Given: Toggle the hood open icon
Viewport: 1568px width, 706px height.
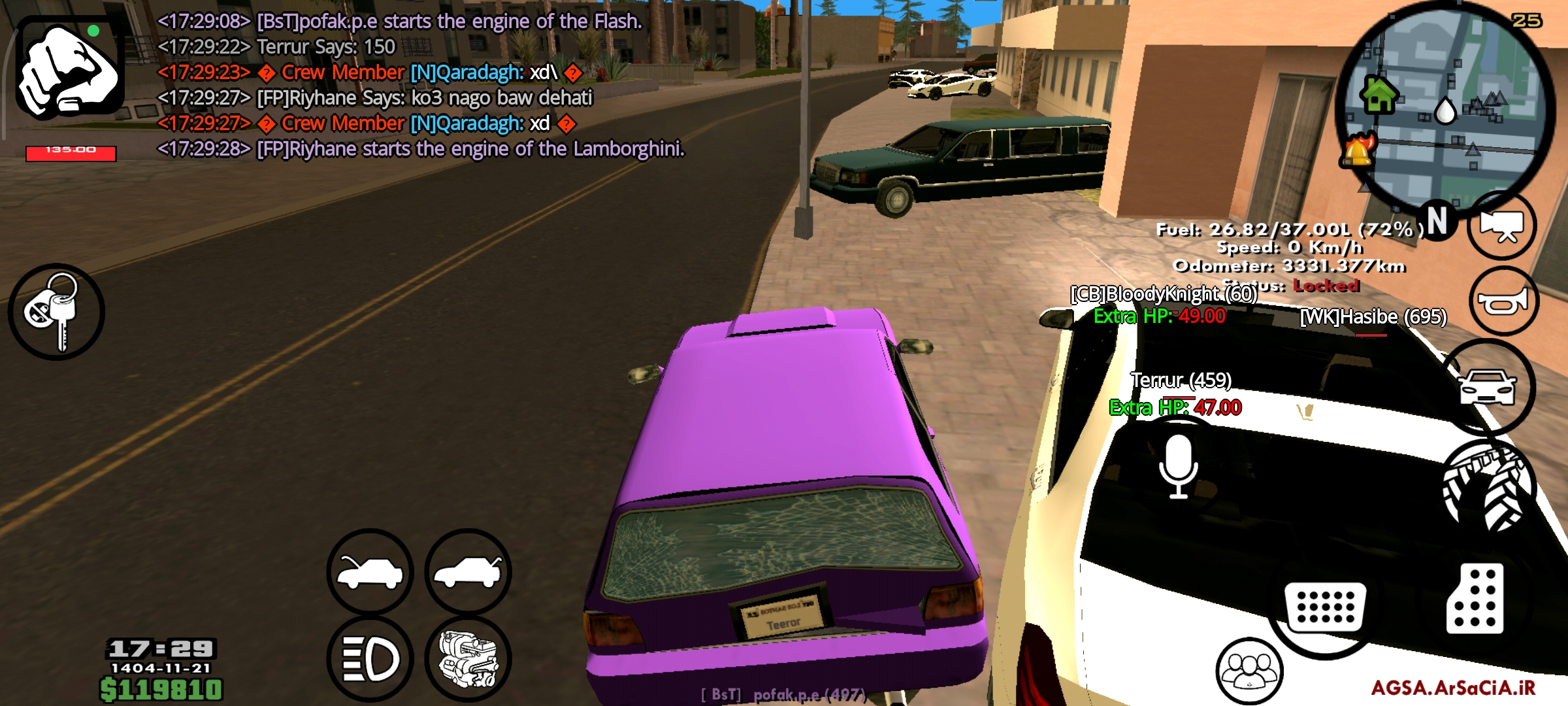Looking at the screenshot, I should click(x=369, y=572).
